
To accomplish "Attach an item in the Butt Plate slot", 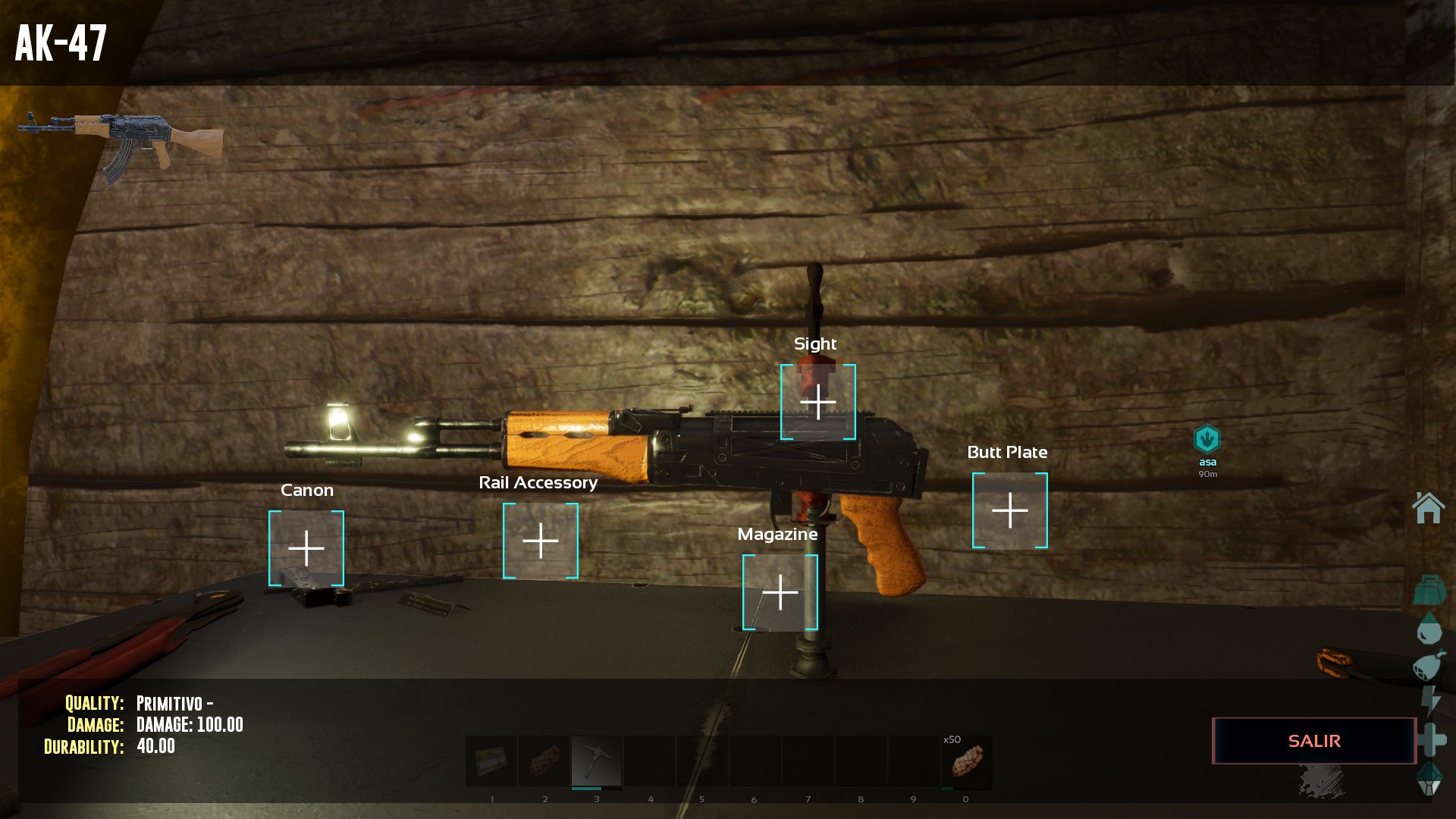I will (x=1010, y=510).
